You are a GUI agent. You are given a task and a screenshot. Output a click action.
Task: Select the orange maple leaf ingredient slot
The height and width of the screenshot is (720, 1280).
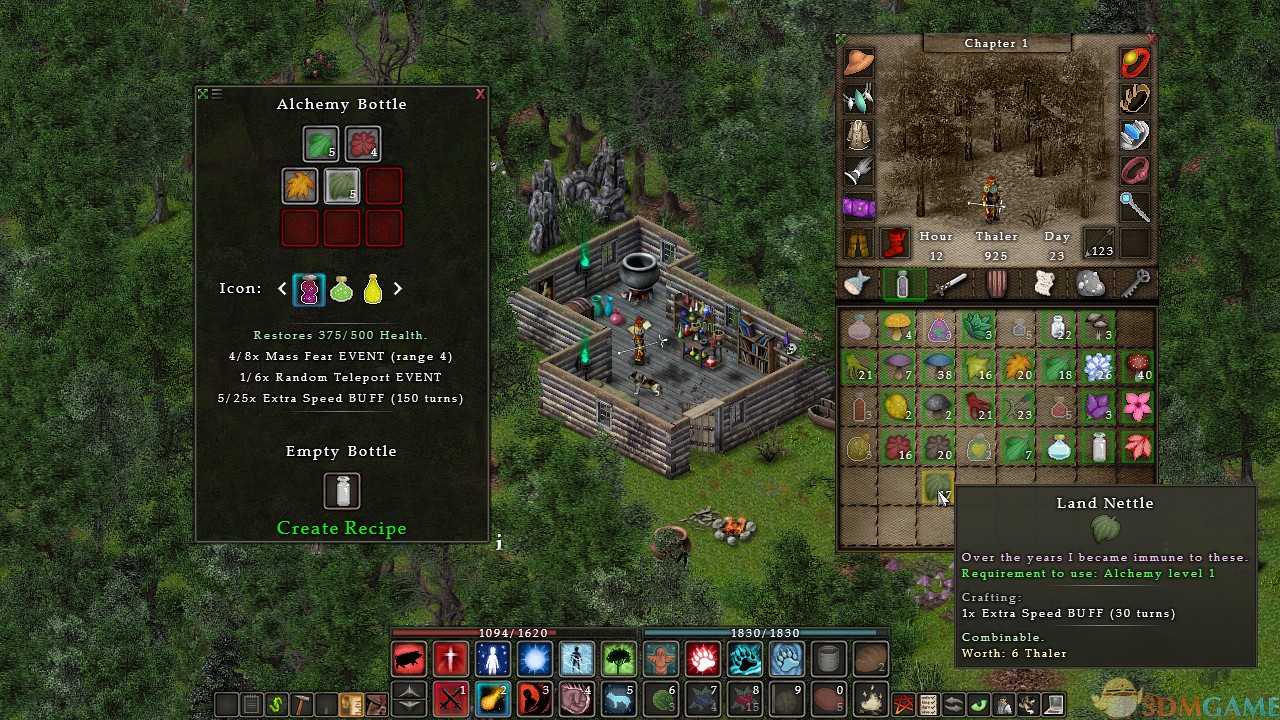300,186
